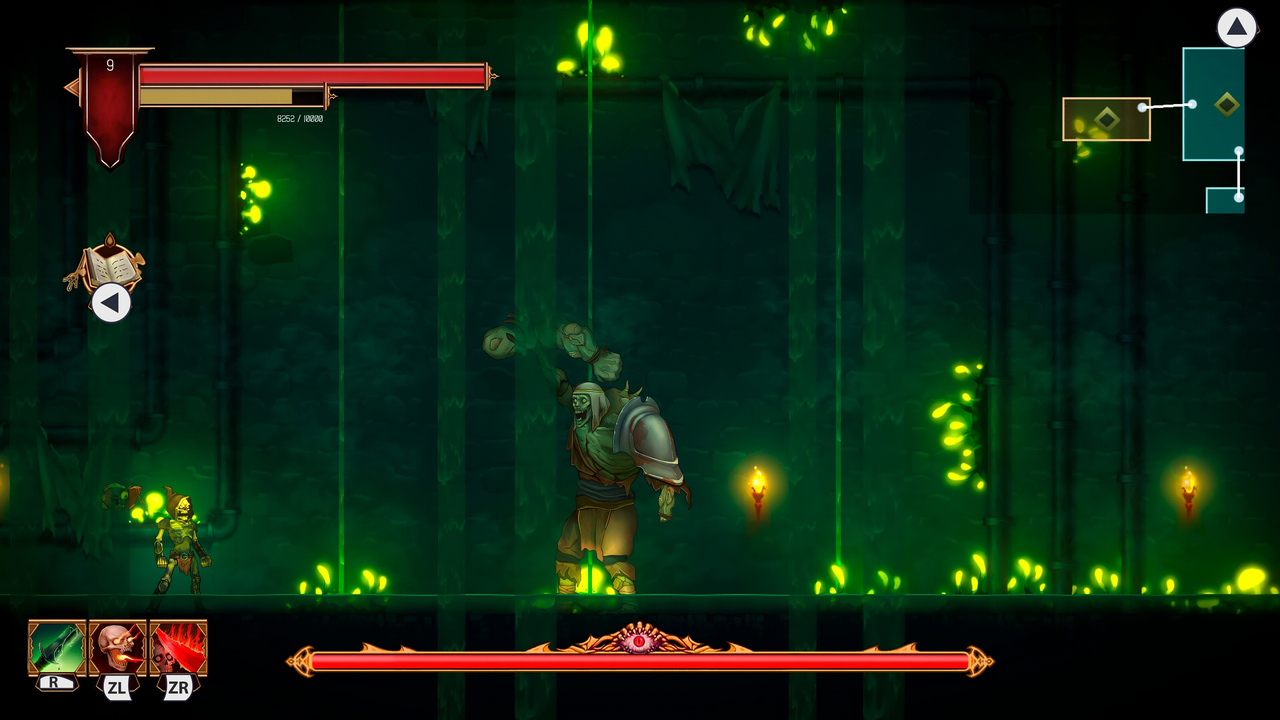
Task: Click the diamond marker in the highlighted map room
Action: 1105,118
